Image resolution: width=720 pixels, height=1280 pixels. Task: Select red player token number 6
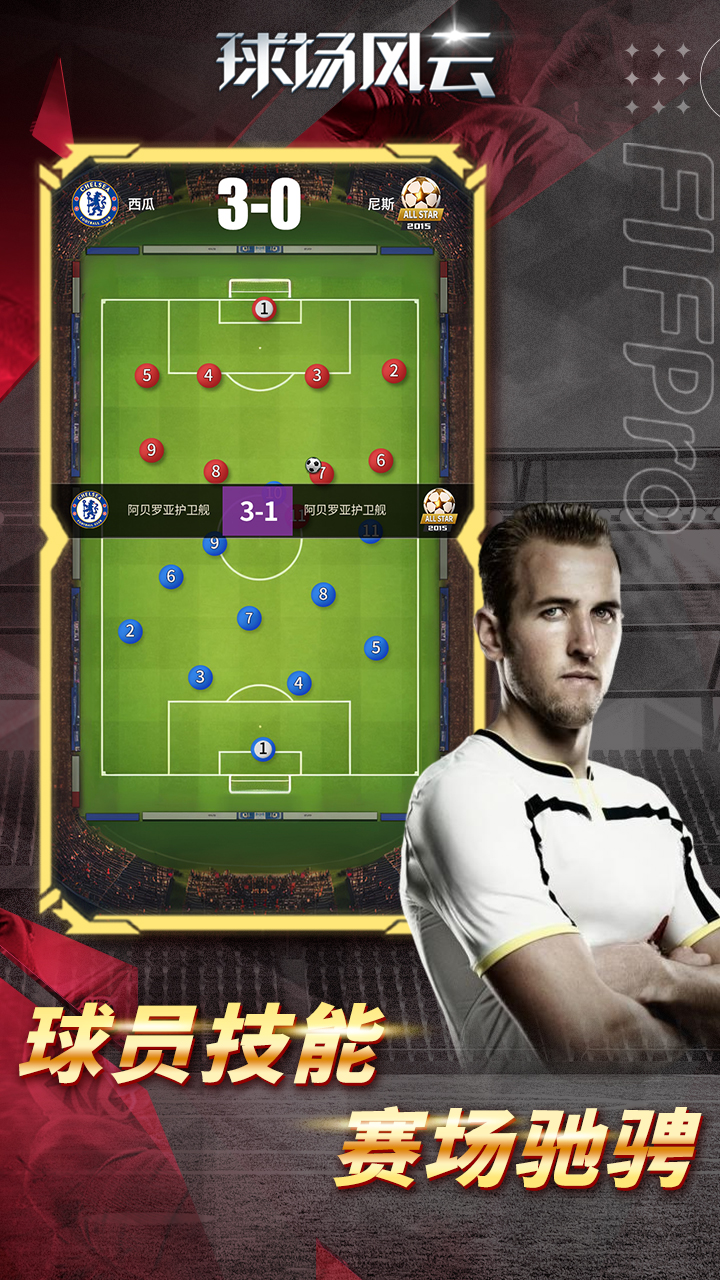coord(380,460)
